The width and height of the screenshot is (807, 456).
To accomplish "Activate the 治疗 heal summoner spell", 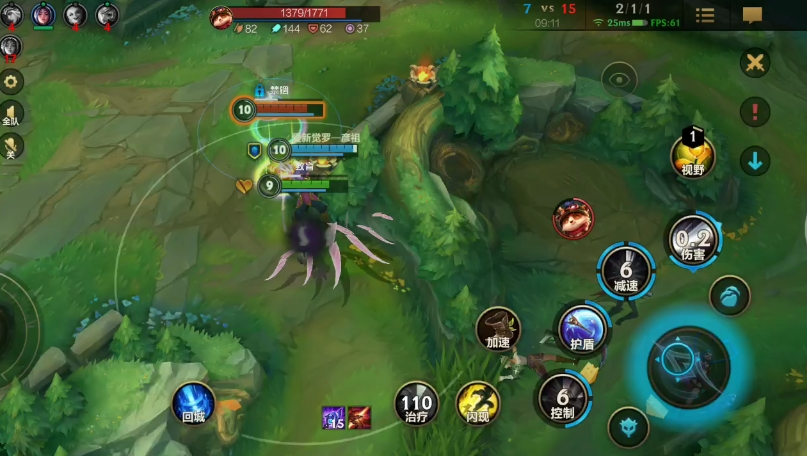I will click(415, 403).
